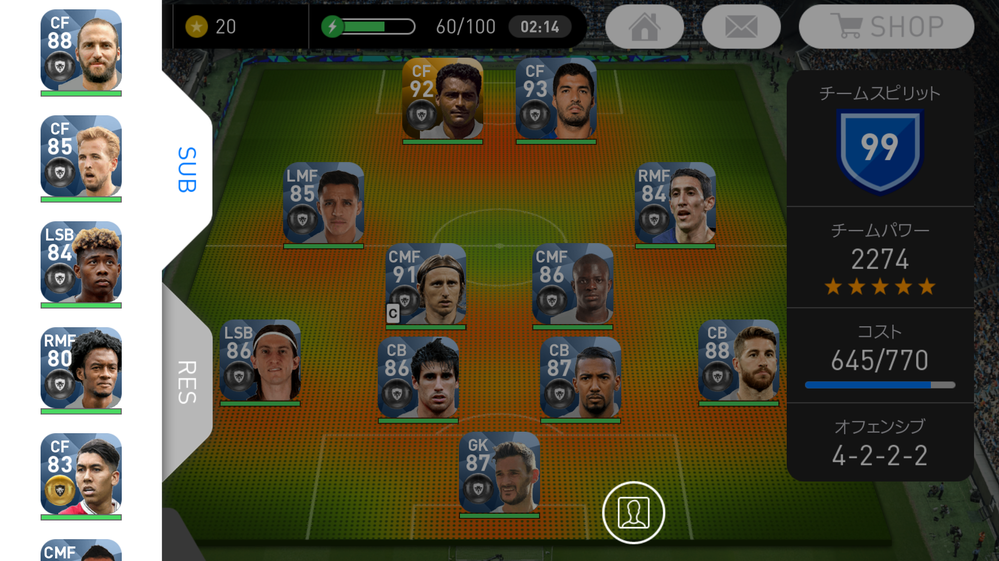Select the CF 92 striker card
The height and width of the screenshot is (561, 999).
(442, 98)
